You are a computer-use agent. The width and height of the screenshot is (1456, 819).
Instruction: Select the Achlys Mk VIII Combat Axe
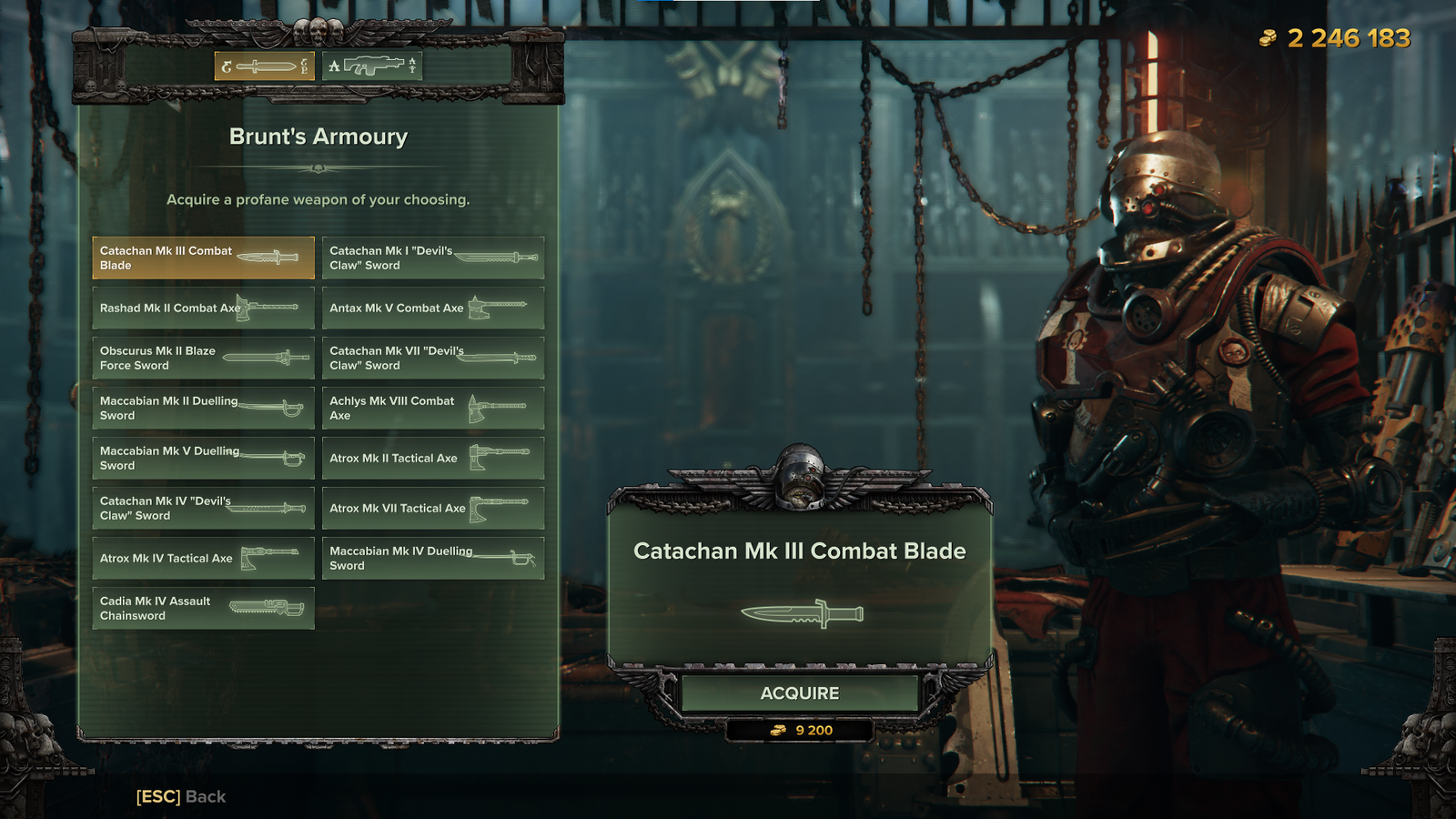tap(433, 408)
